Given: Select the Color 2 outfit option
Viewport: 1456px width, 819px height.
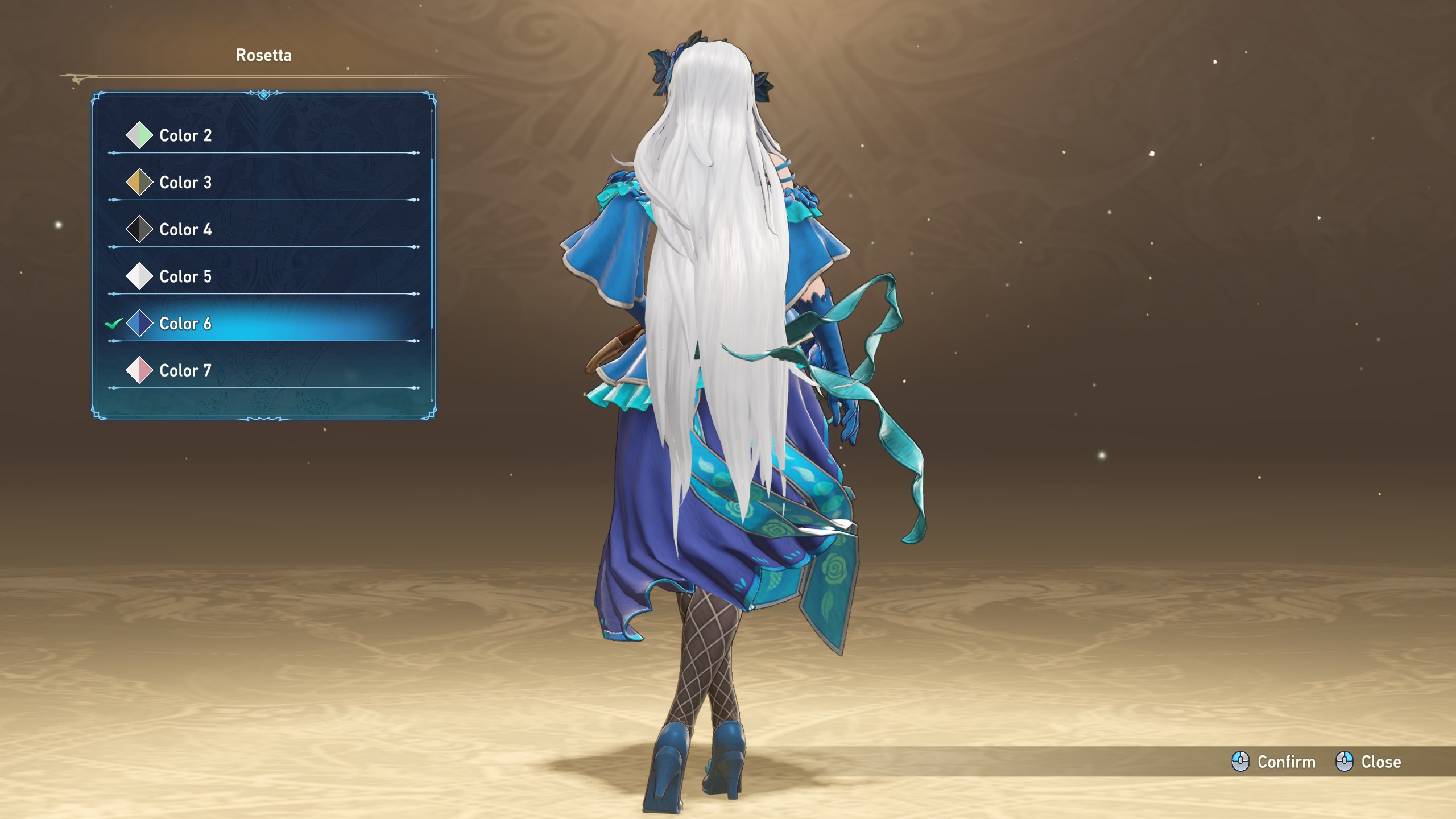Looking at the screenshot, I should [x=185, y=135].
